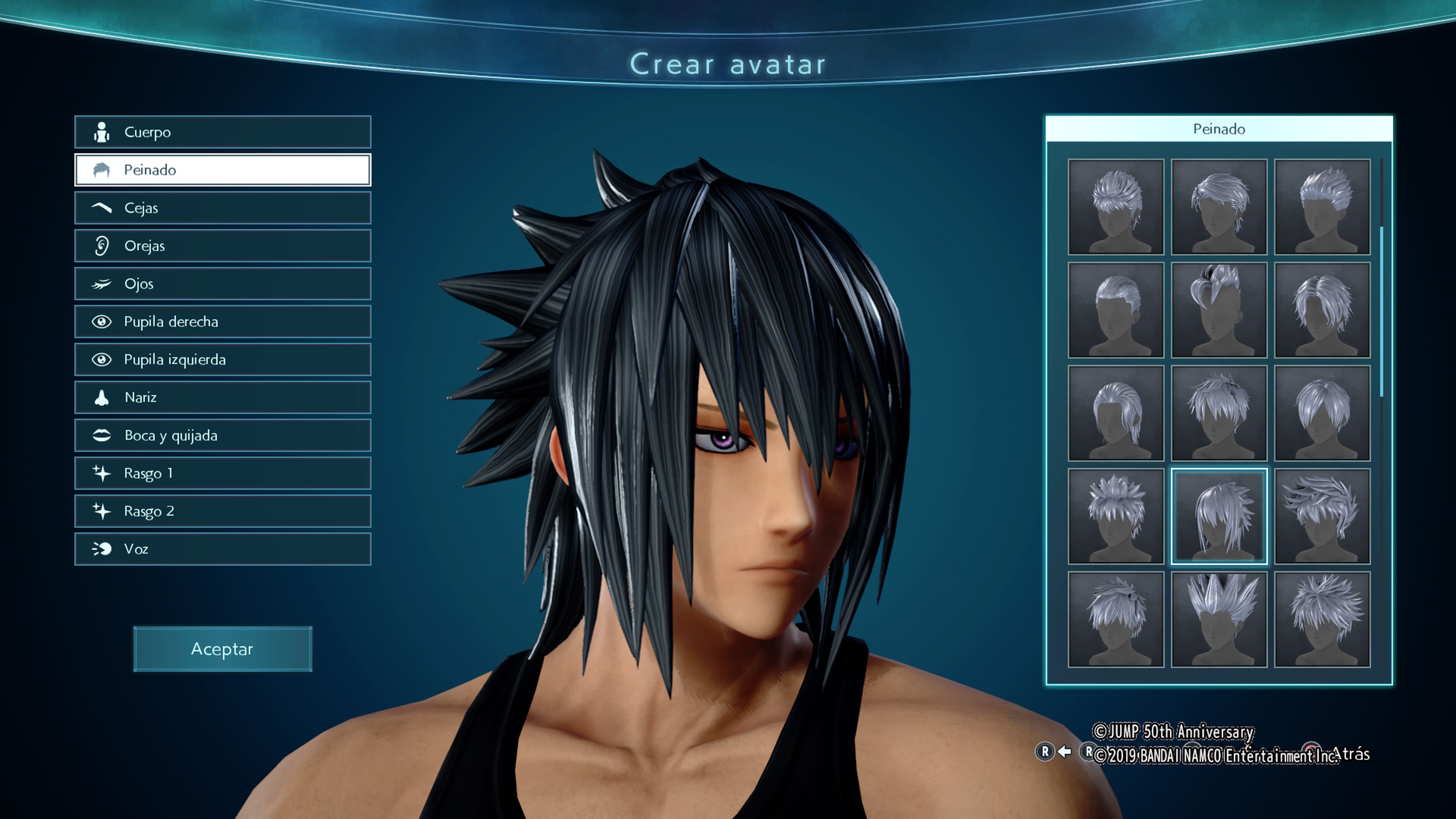This screenshot has width=1456, height=819.
Task: Open the Nariz nose options
Action: [223, 397]
